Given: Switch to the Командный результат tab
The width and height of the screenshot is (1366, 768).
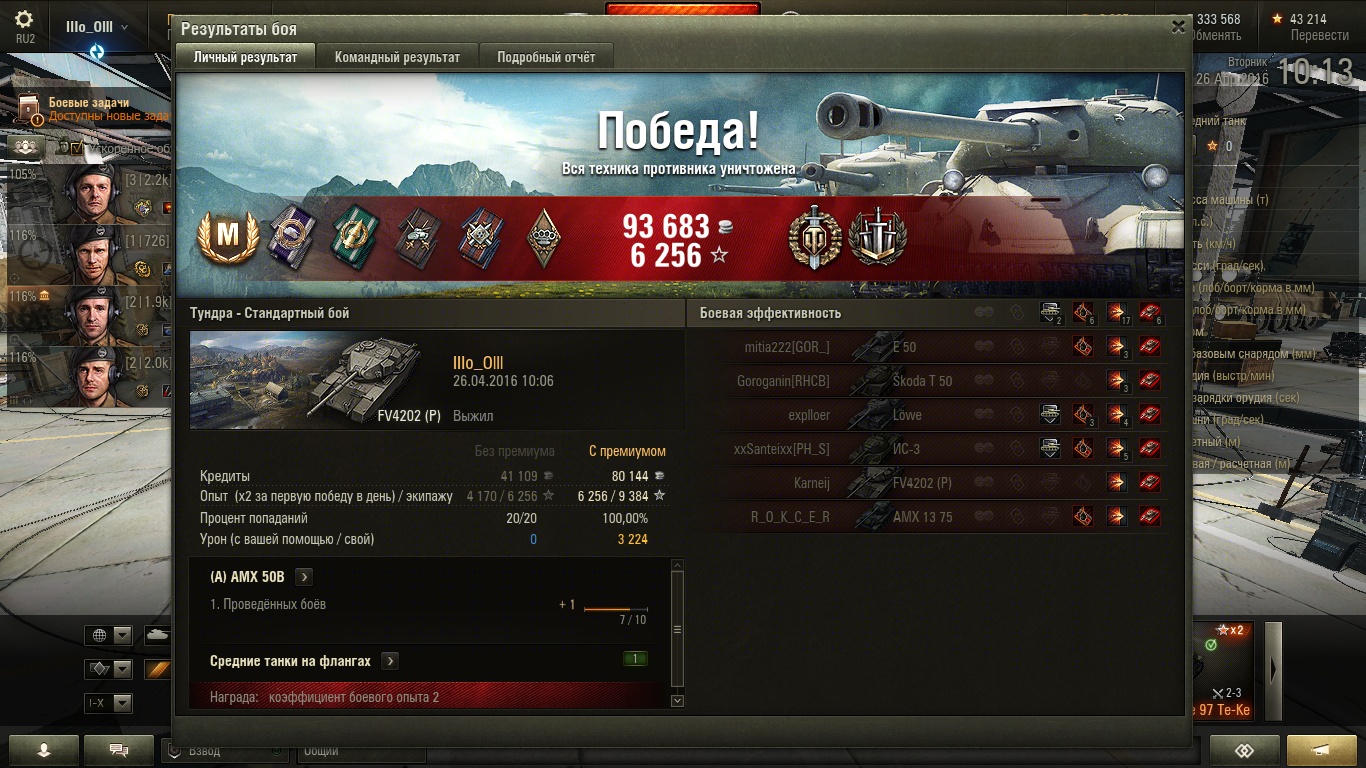Looking at the screenshot, I should (x=397, y=57).
